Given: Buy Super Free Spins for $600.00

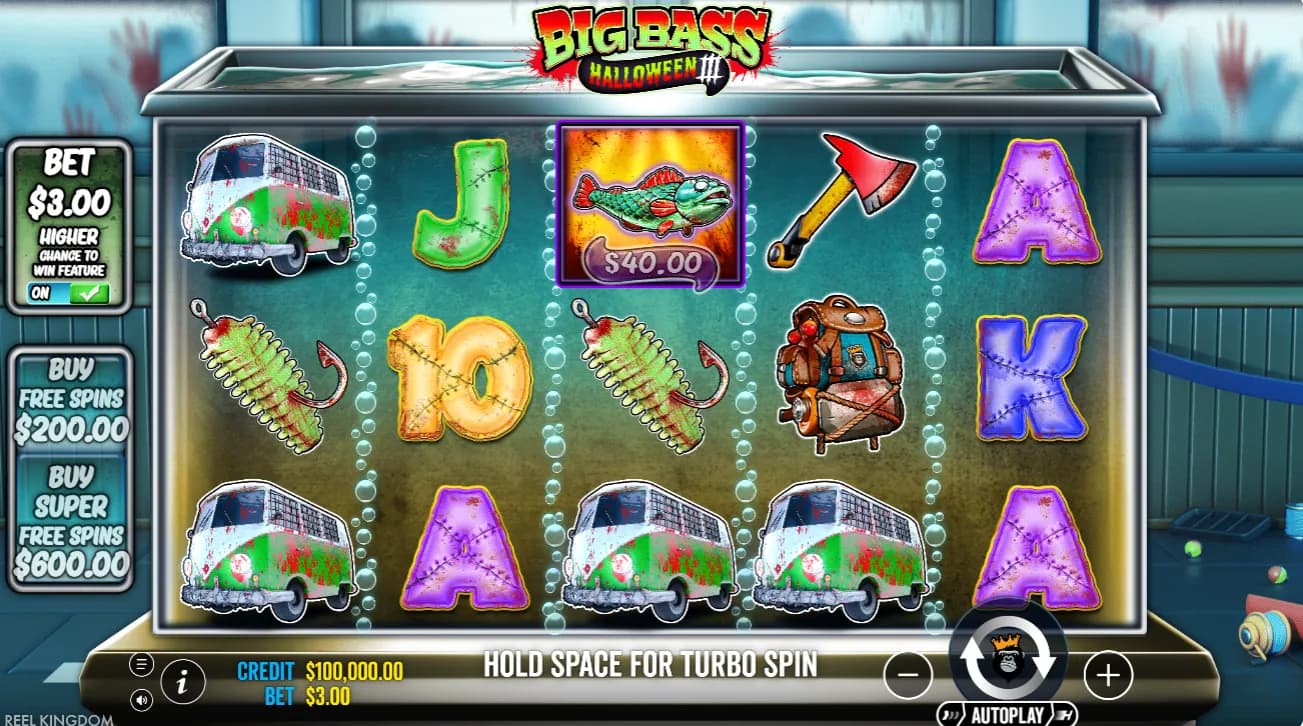Looking at the screenshot, I should (70, 521).
